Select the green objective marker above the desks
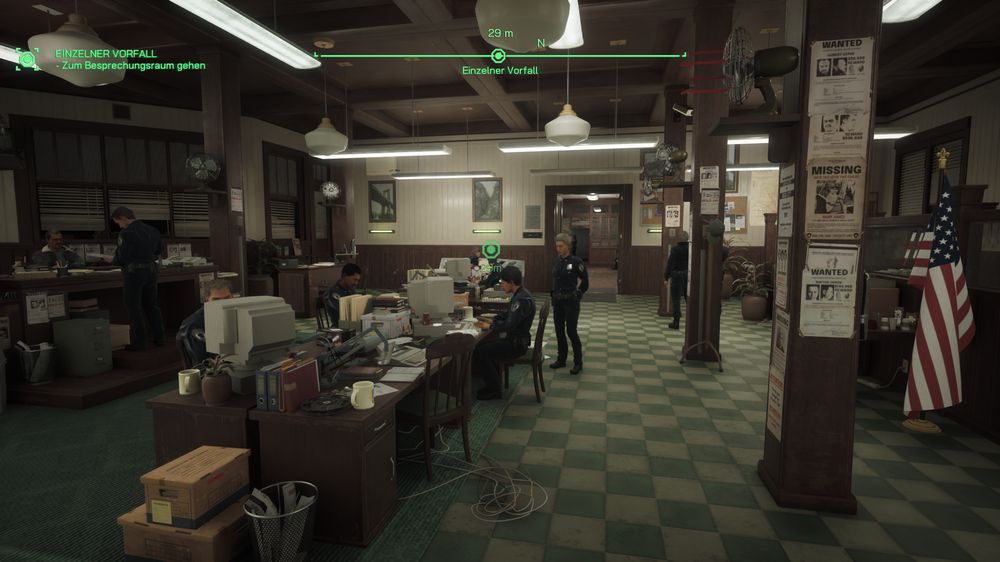The width and height of the screenshot is (1000, 562). pyautogui.click(x=490, y=250)
